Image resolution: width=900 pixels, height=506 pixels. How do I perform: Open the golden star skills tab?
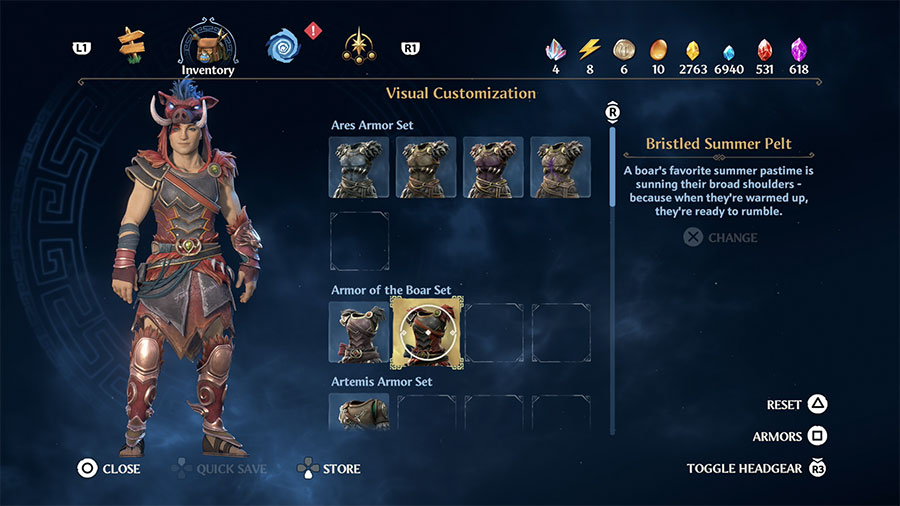tap(358, 45)
